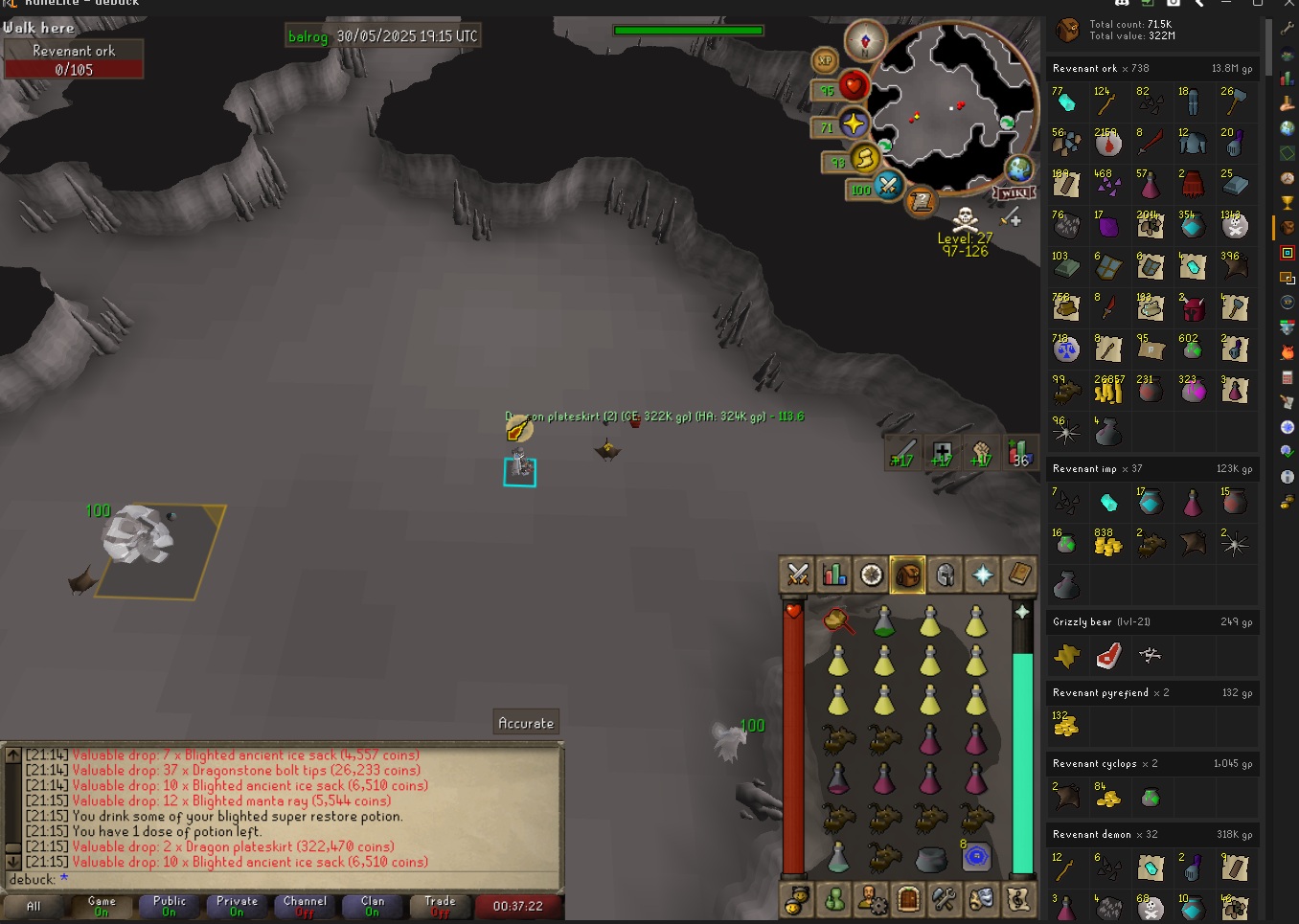Collapse the Revenant ork loot header
1299x924 pixels.
point(1151,68)
